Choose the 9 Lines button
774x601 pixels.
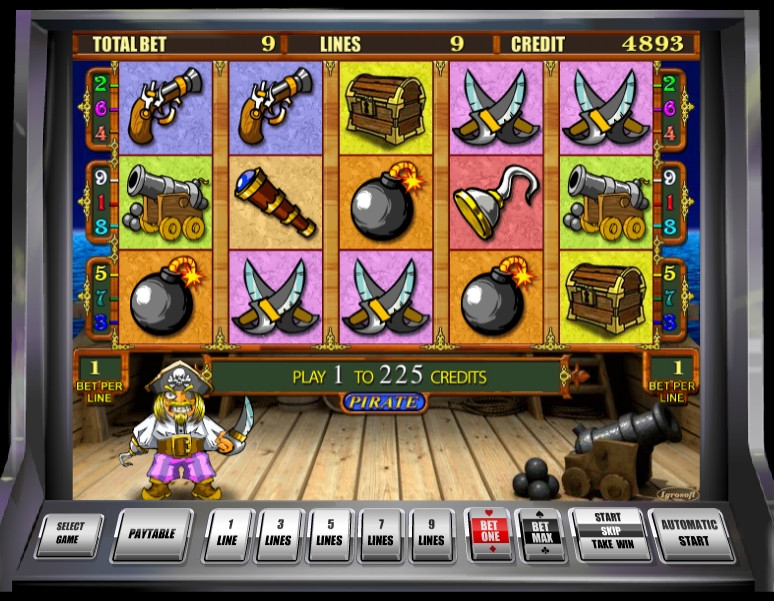[431, 534]
